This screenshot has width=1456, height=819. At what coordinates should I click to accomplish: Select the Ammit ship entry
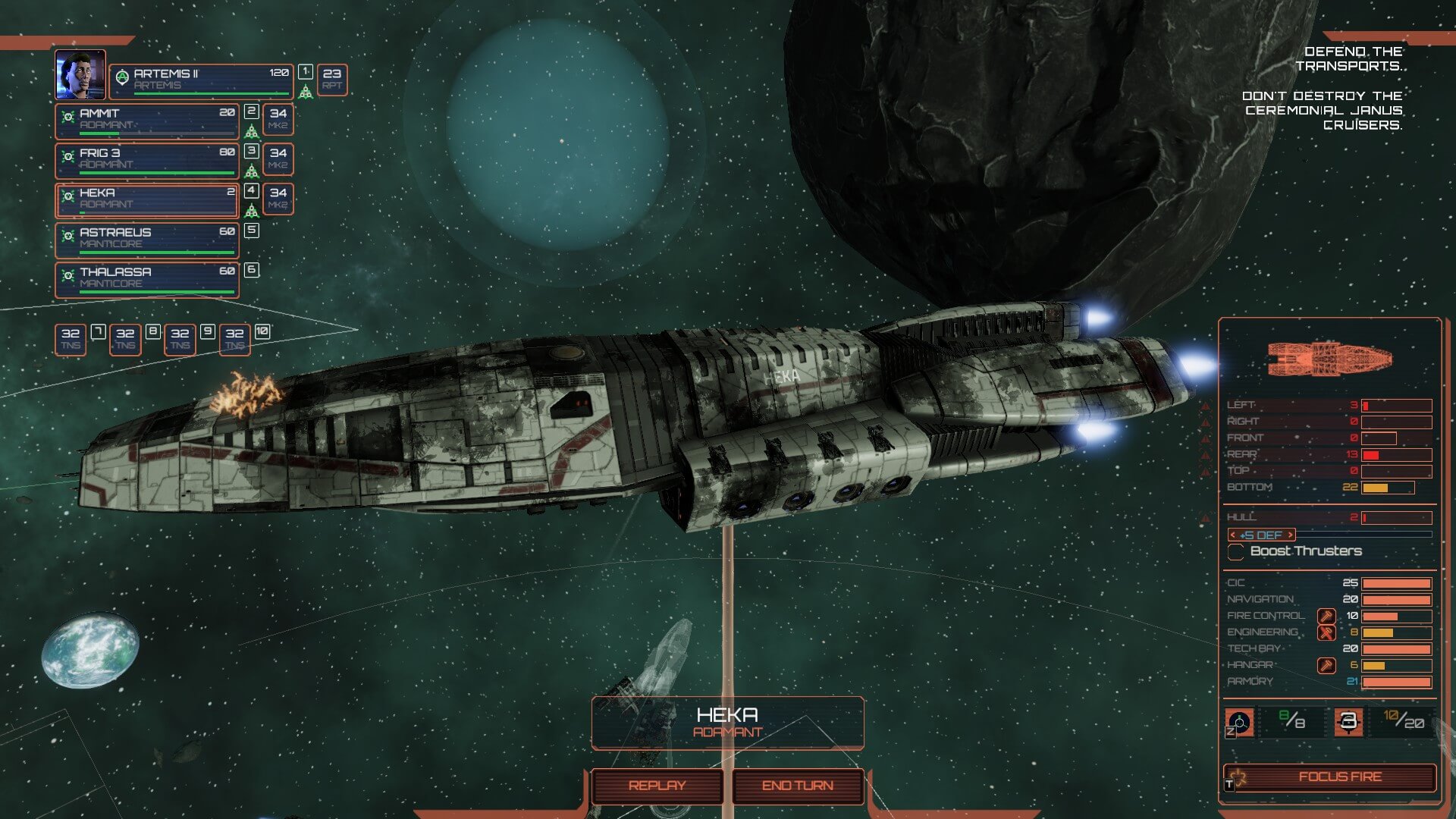147,120
